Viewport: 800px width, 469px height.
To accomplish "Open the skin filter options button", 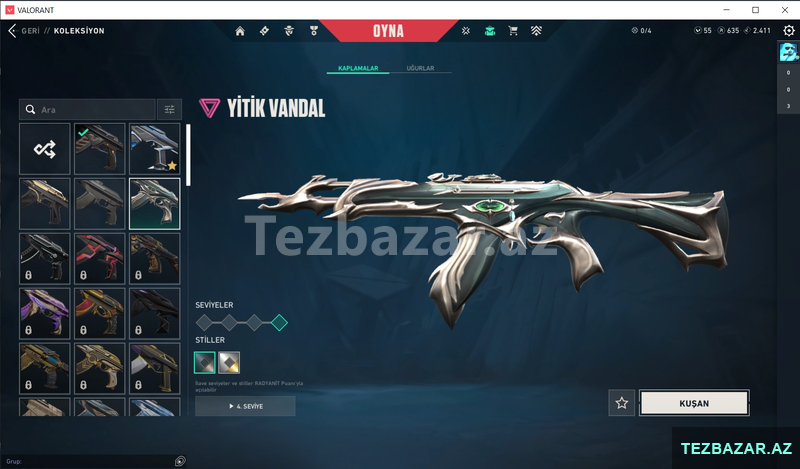I will coord(169,109).
